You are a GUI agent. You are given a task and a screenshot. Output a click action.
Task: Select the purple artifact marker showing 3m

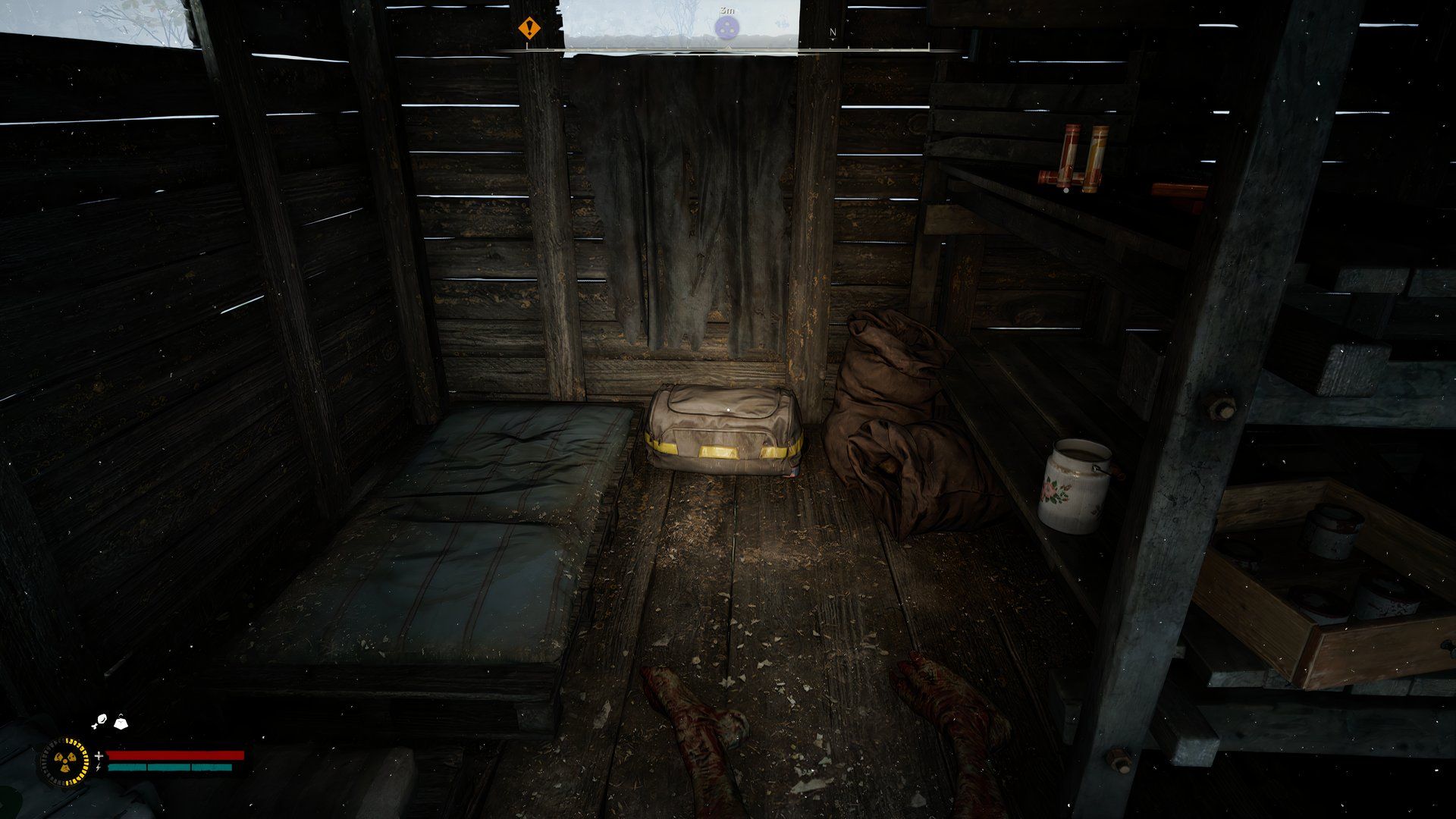727,29
